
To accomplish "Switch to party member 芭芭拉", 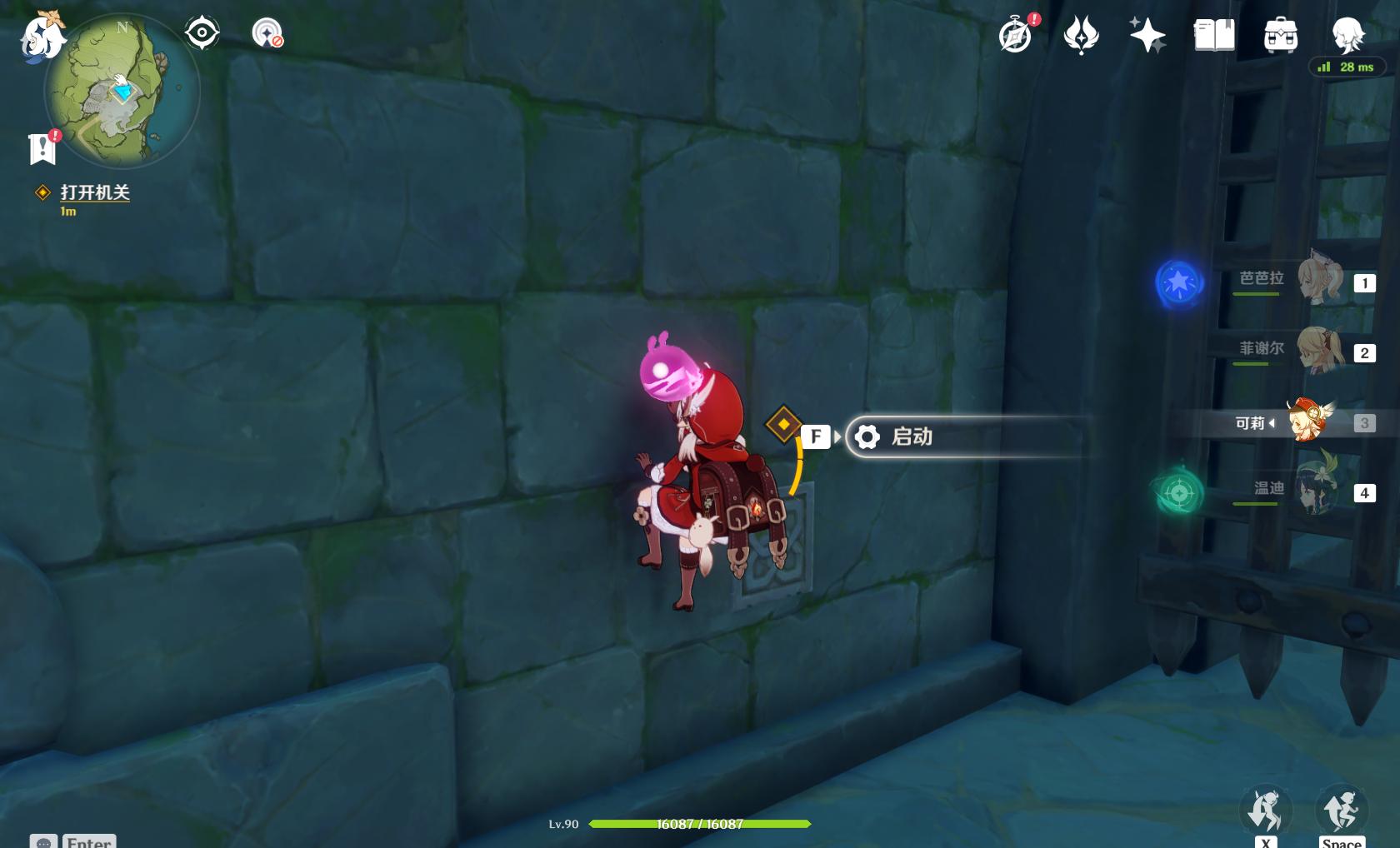I will 1318,282.
